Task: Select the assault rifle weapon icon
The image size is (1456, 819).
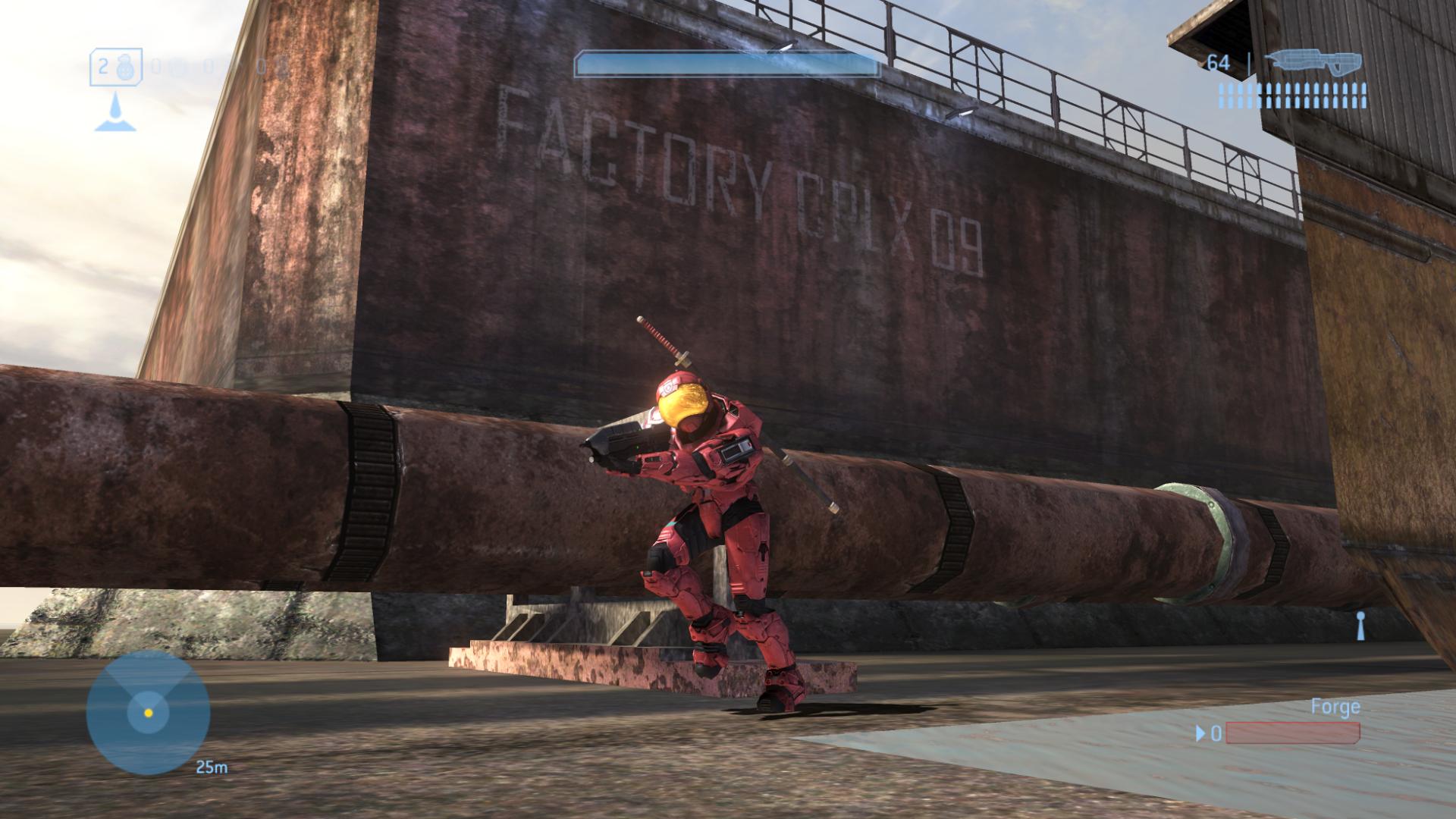Action: 1318,62
